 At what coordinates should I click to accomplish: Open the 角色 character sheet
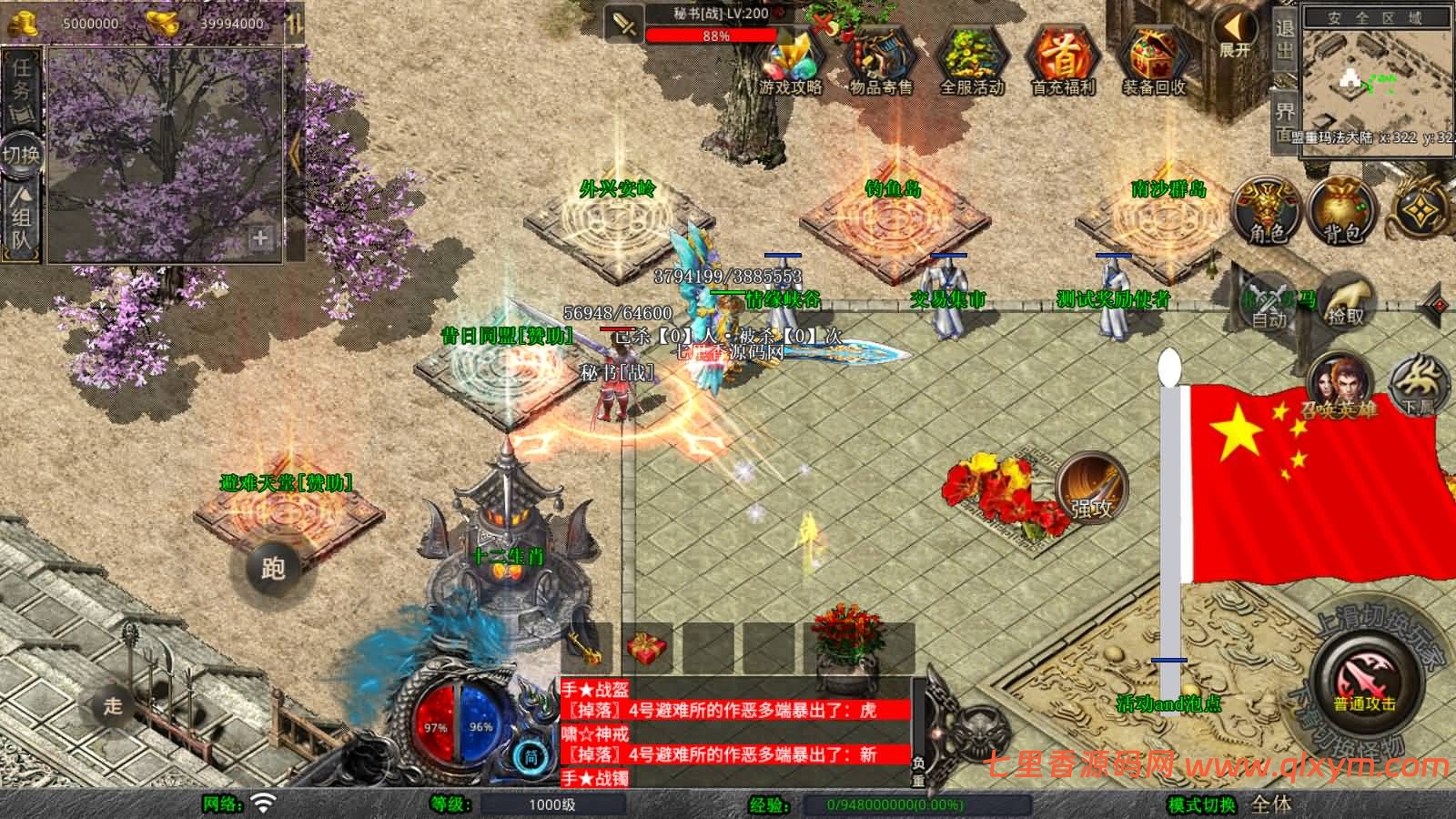(x=1267, y=211)
